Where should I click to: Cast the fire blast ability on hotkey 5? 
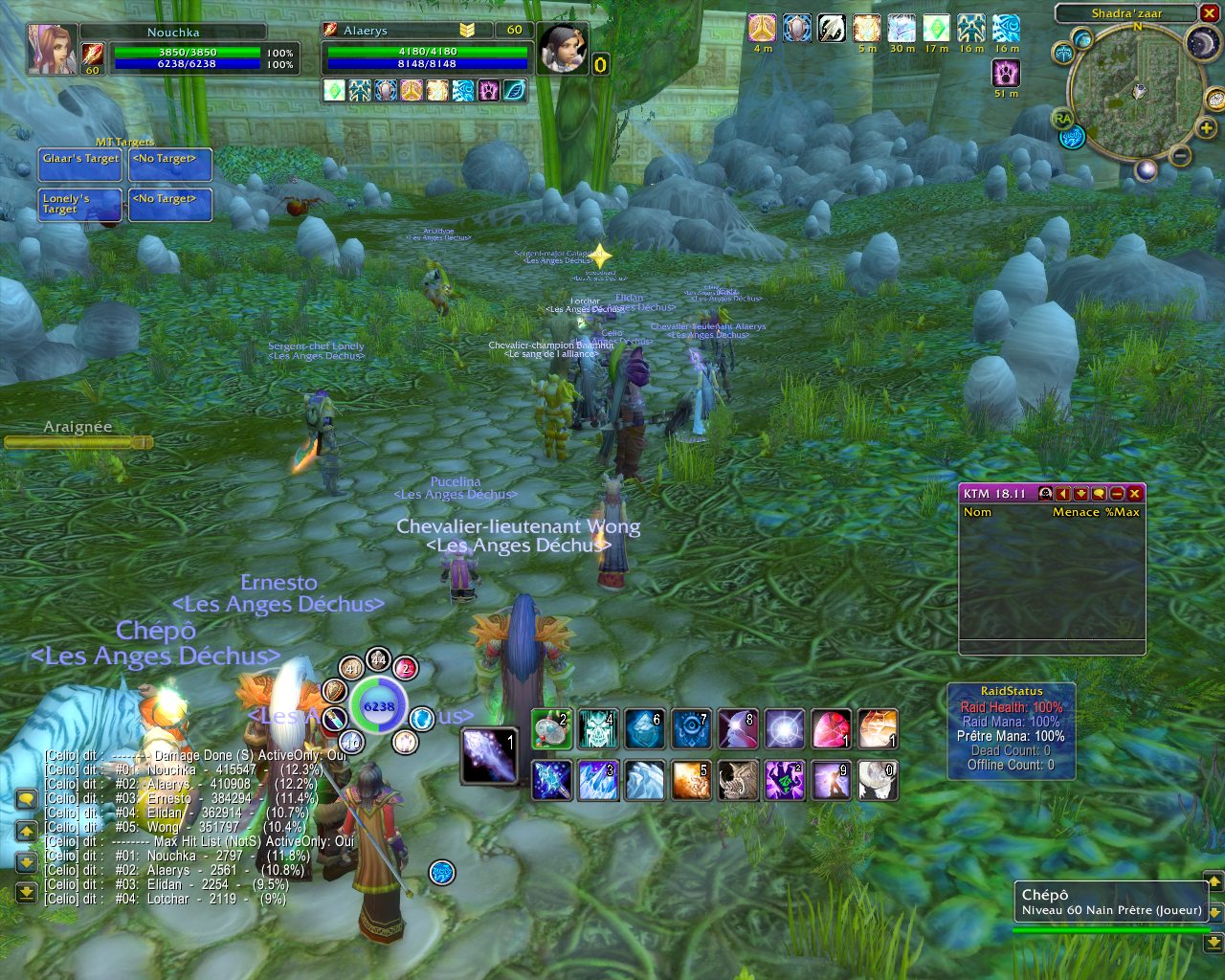click(691, 780)
